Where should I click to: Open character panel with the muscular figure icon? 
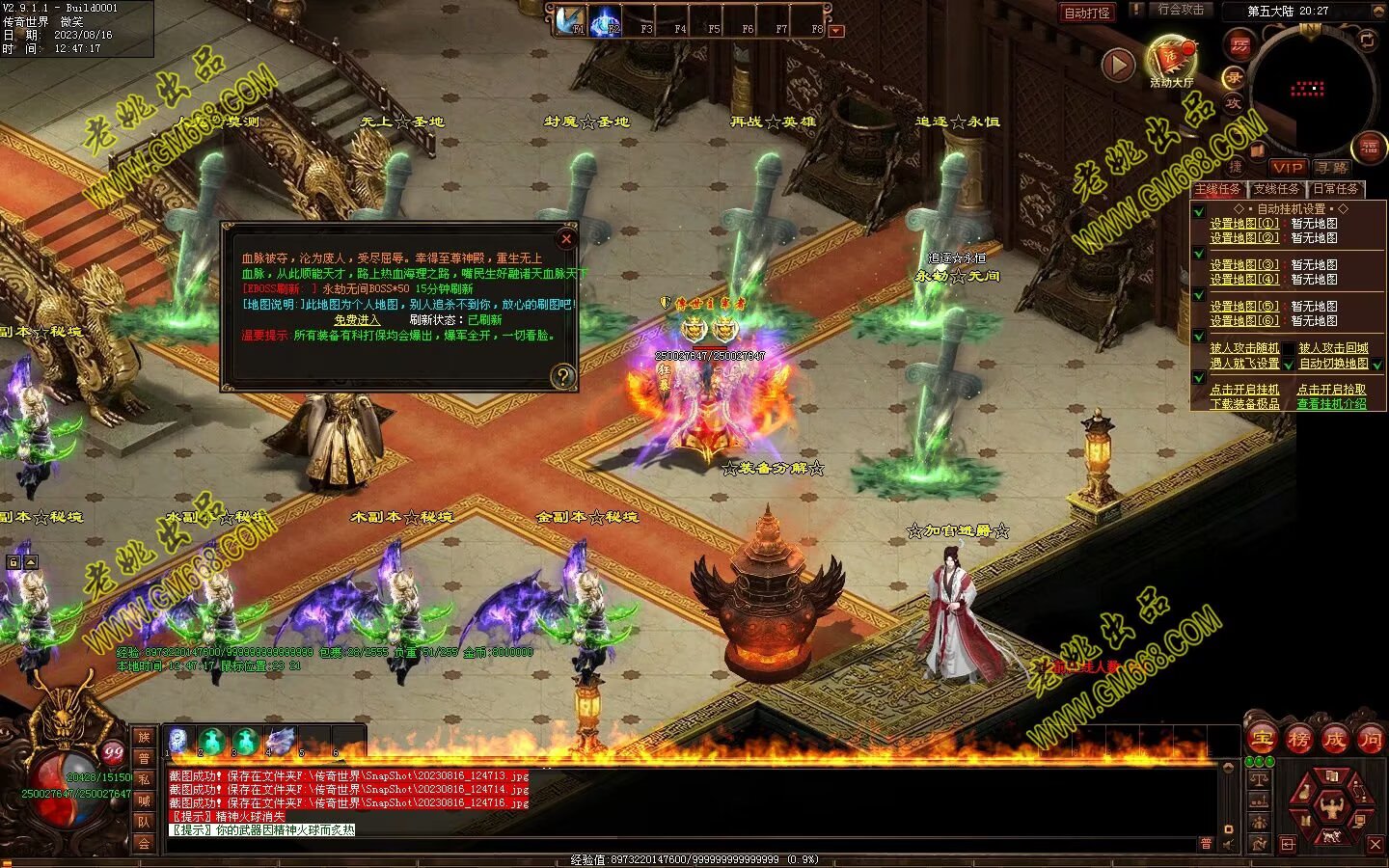point(1333,801)
